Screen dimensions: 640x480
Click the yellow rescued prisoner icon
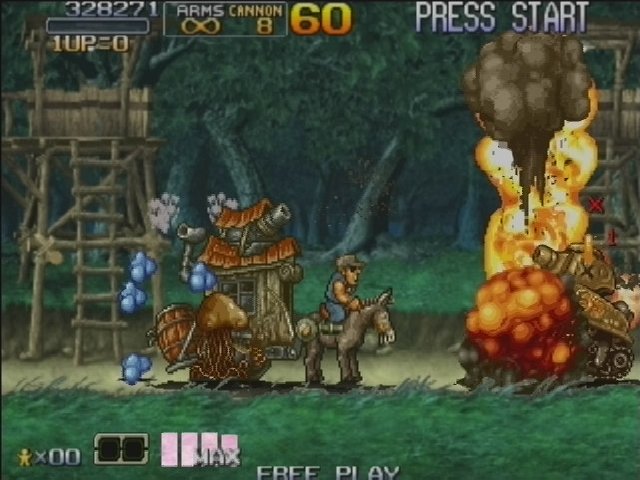[x=25, y=456]
